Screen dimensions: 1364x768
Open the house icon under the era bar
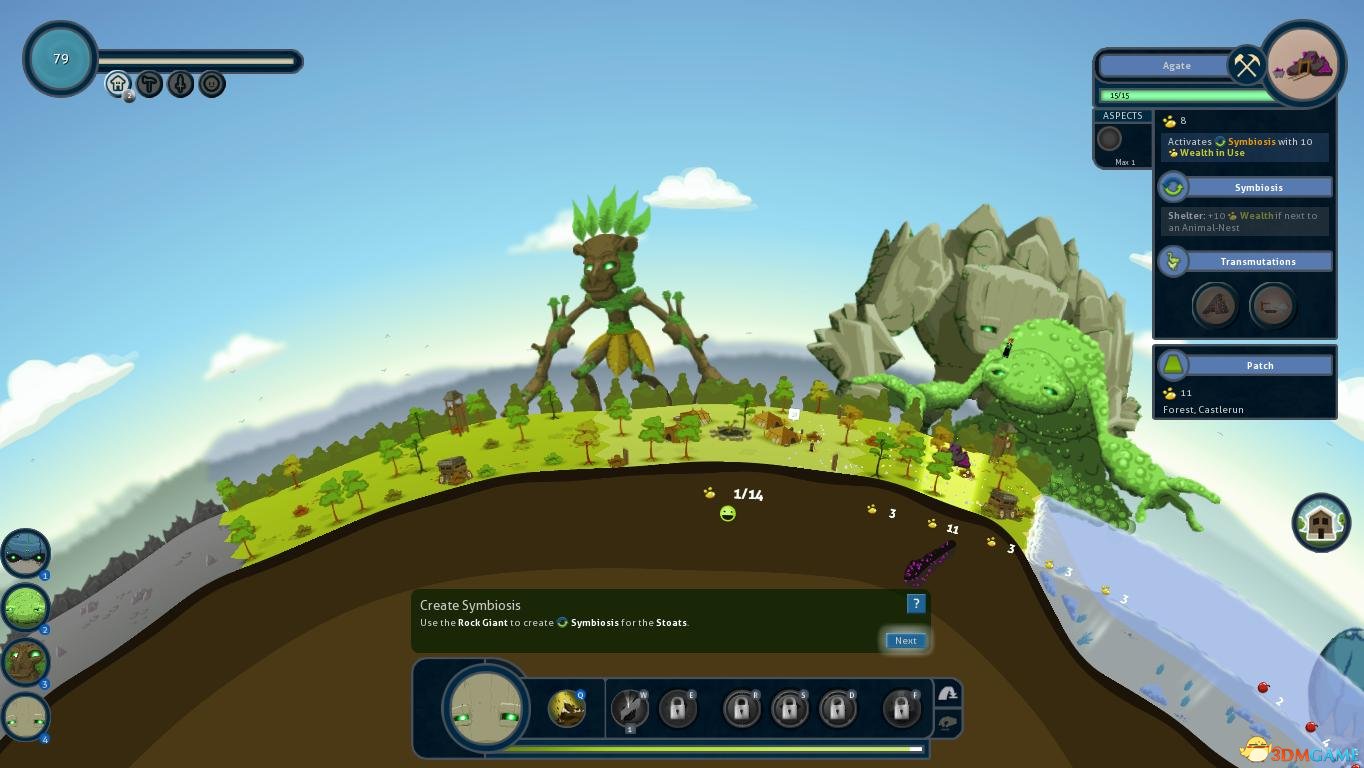pos(118,83)
